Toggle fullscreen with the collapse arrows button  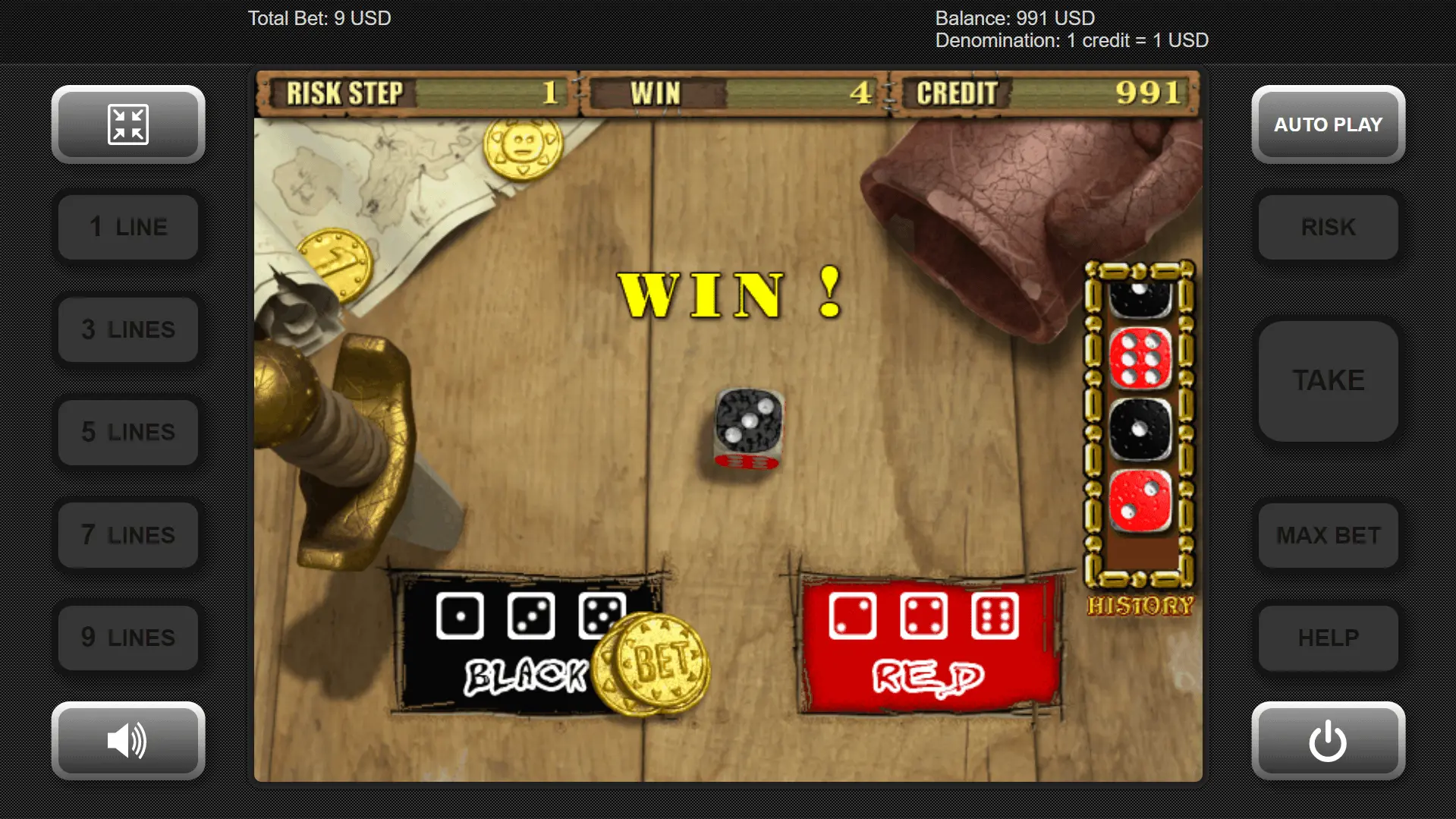pos(128,124)
